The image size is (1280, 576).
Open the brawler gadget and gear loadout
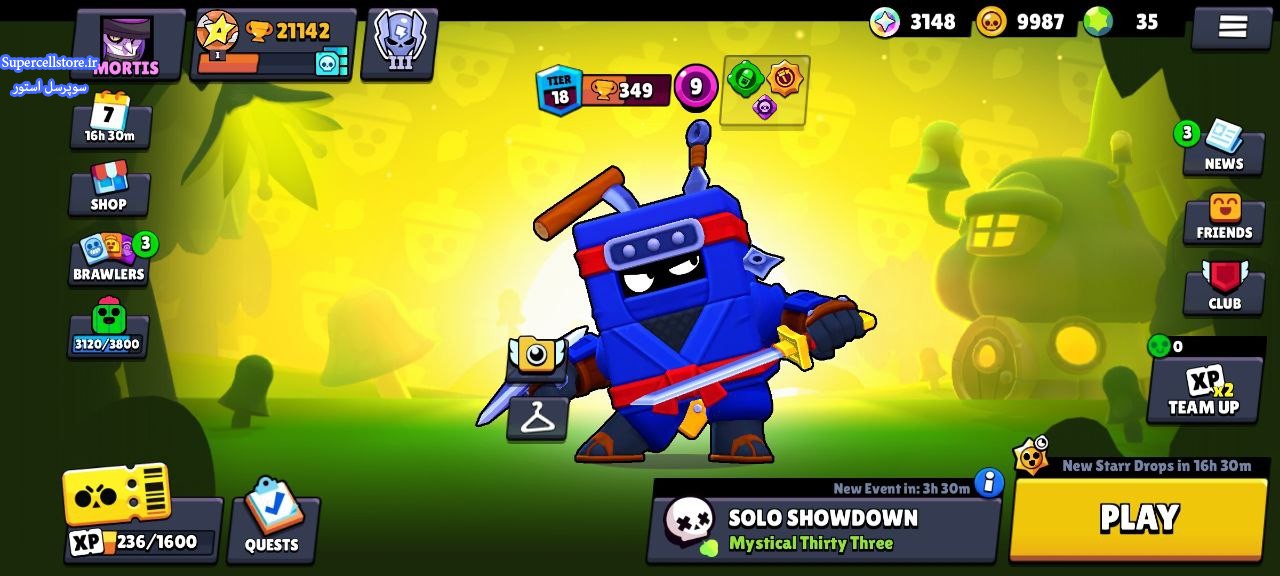(x=765, y=90)
